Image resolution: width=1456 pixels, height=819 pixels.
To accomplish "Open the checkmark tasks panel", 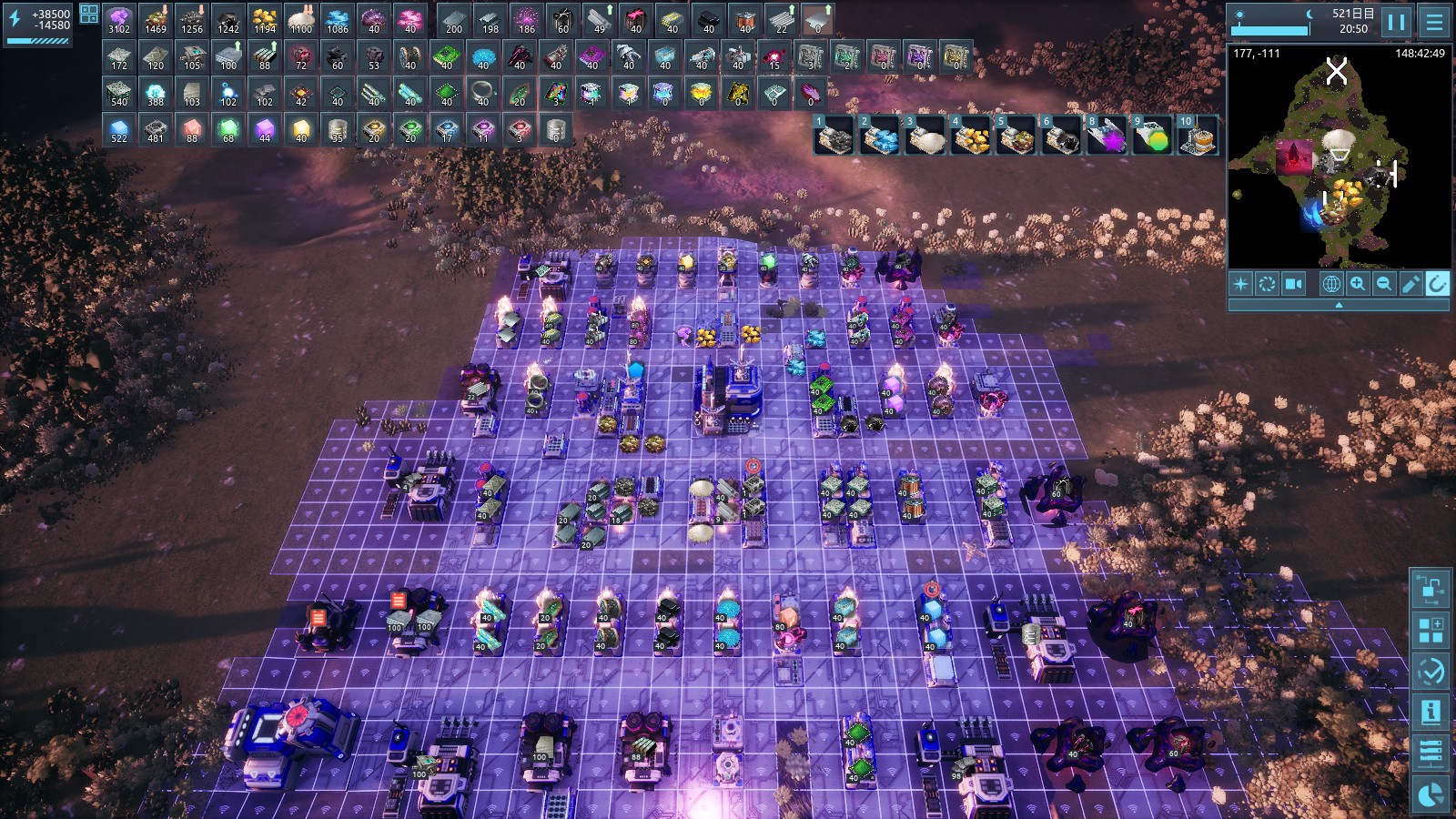I will click(x=1431, y=672).
